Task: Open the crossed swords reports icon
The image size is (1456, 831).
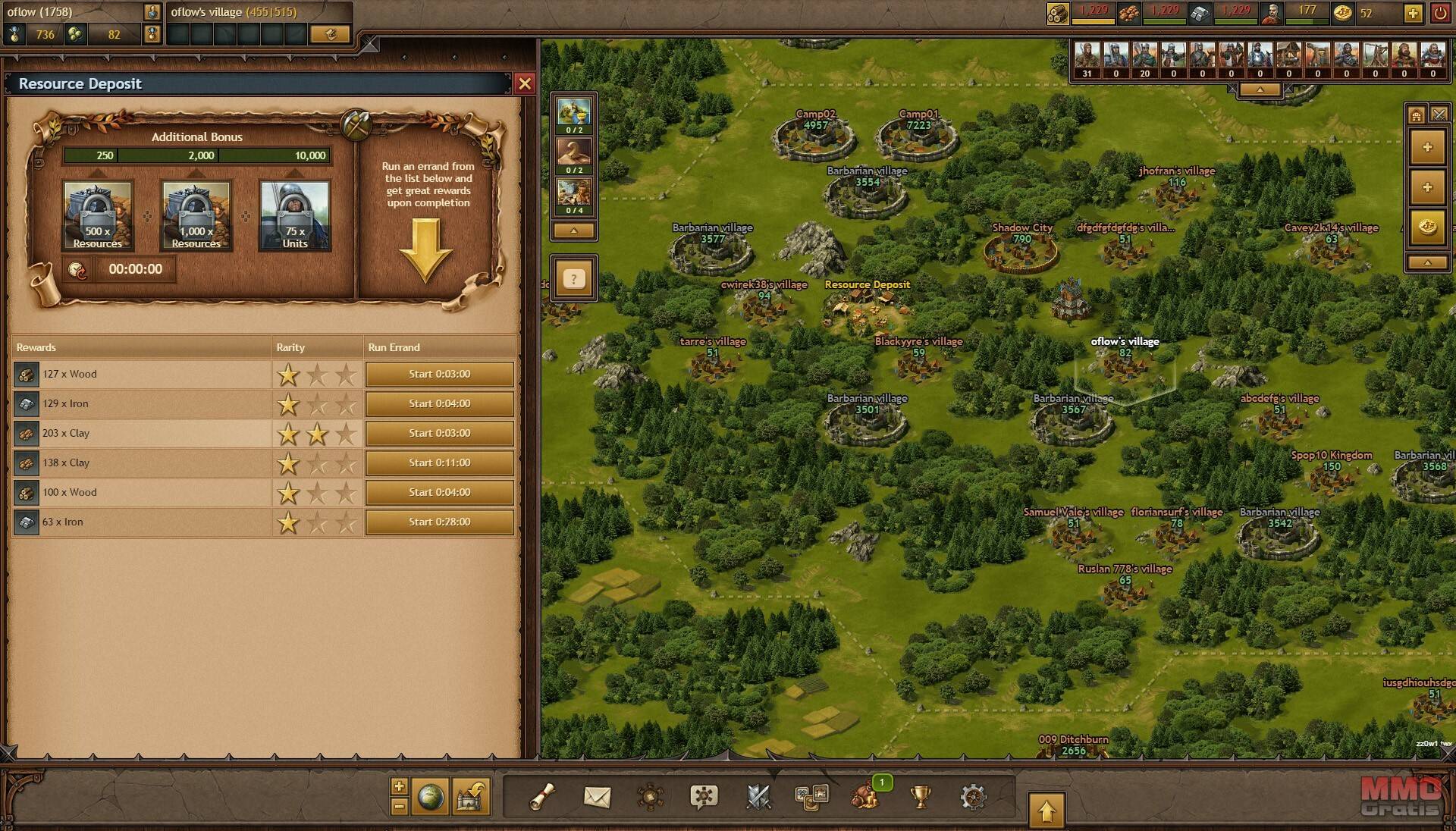Action: tap(758, 796)
